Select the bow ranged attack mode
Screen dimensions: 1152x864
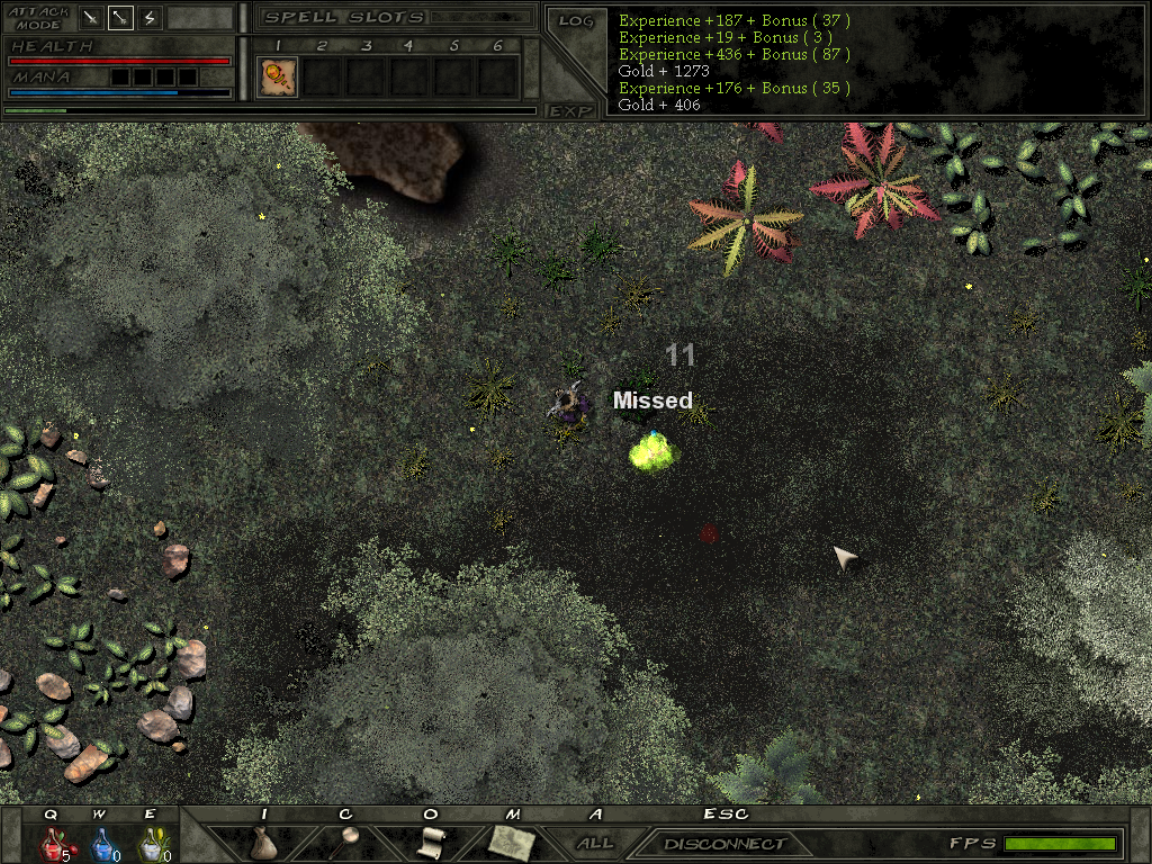coord(121,17)
